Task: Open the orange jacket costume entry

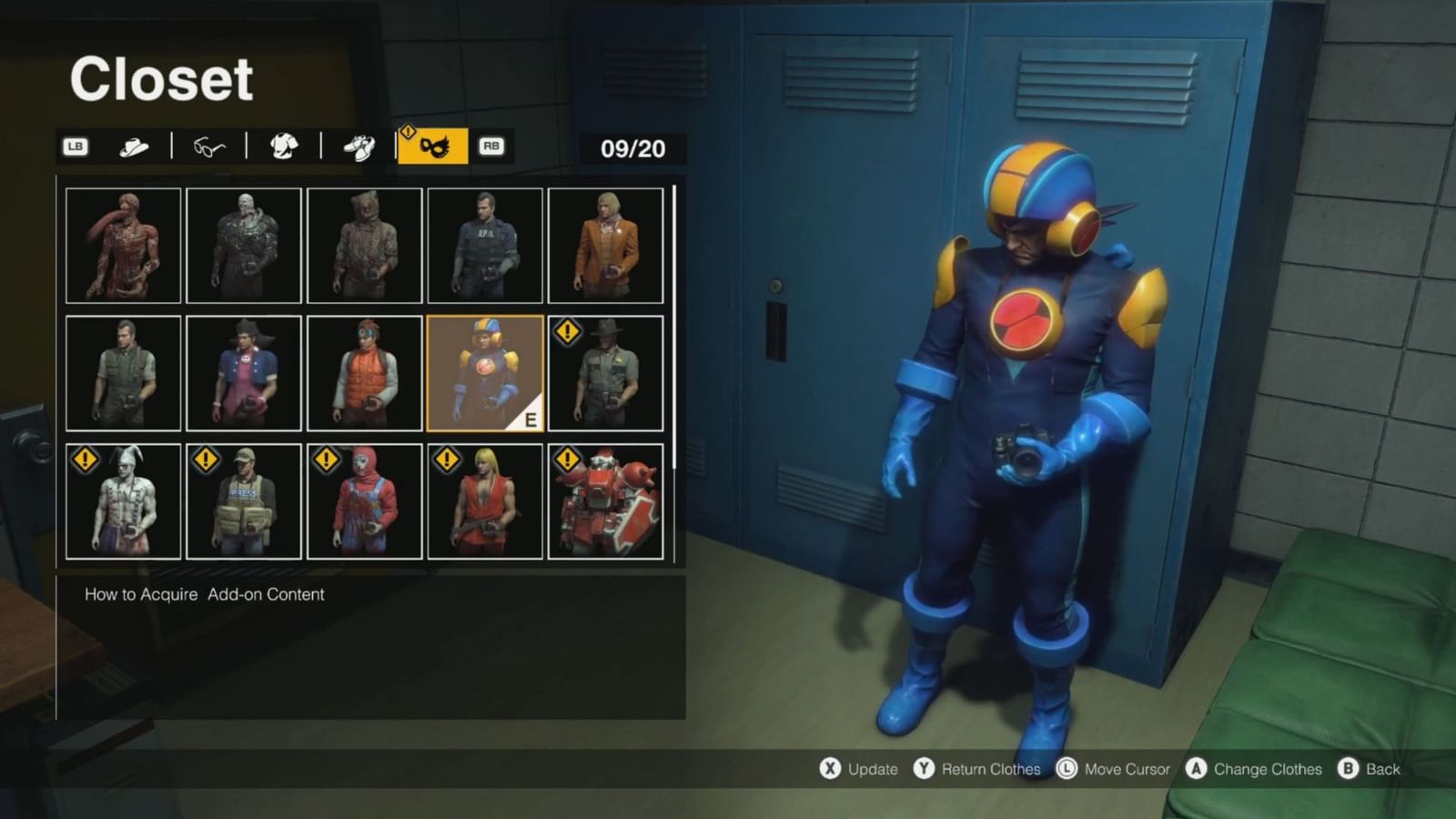Action: coord(607,244)
